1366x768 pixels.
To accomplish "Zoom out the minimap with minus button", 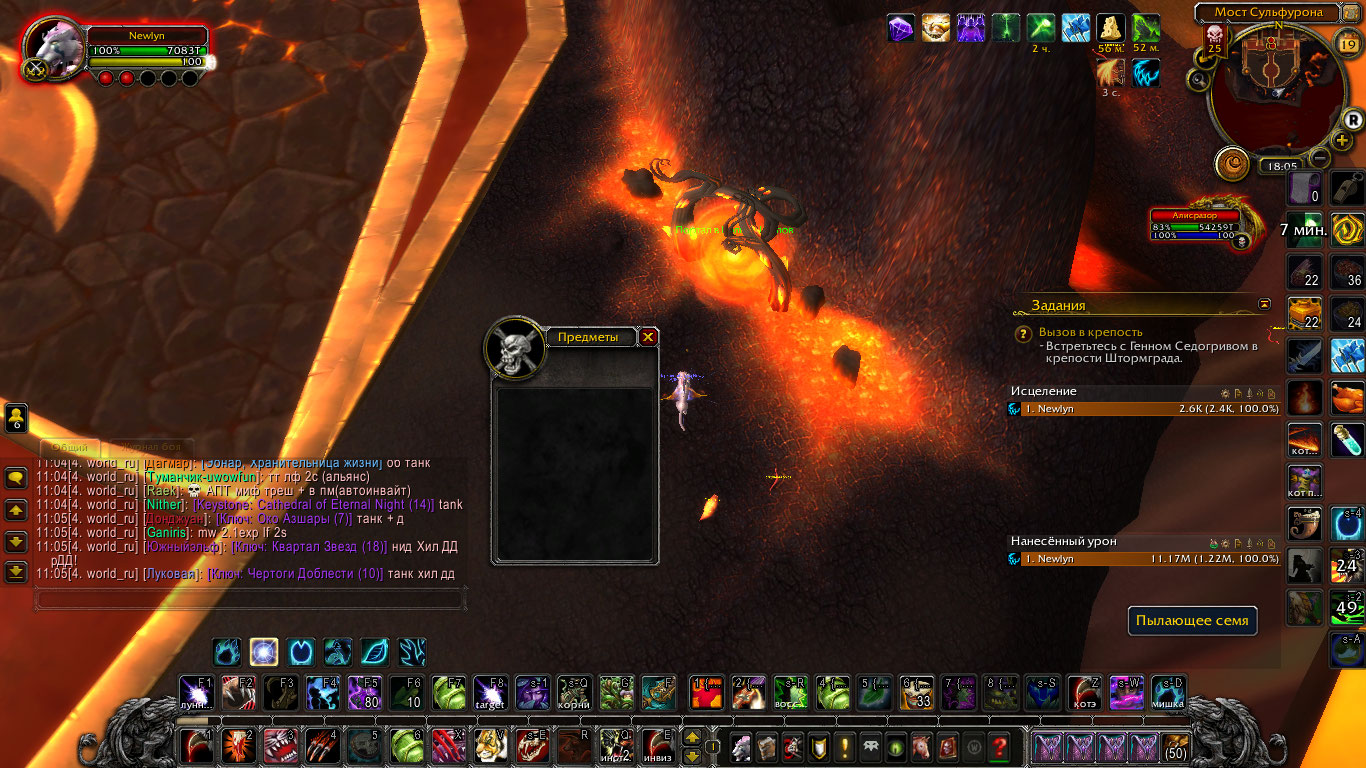I will [x=1320, y=158].
